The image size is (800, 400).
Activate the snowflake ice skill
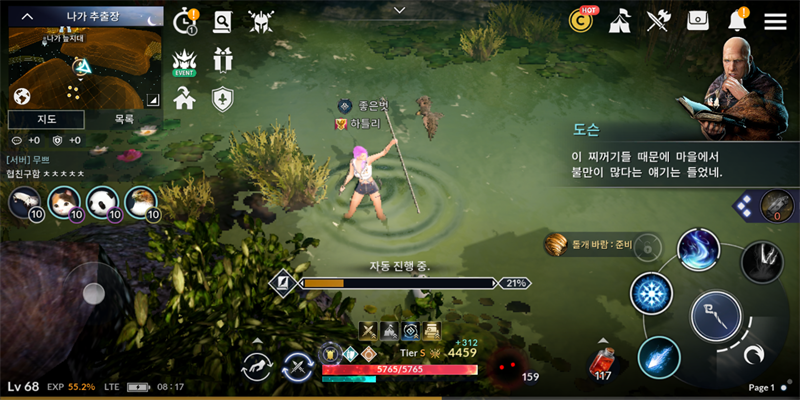pos(651,296)
